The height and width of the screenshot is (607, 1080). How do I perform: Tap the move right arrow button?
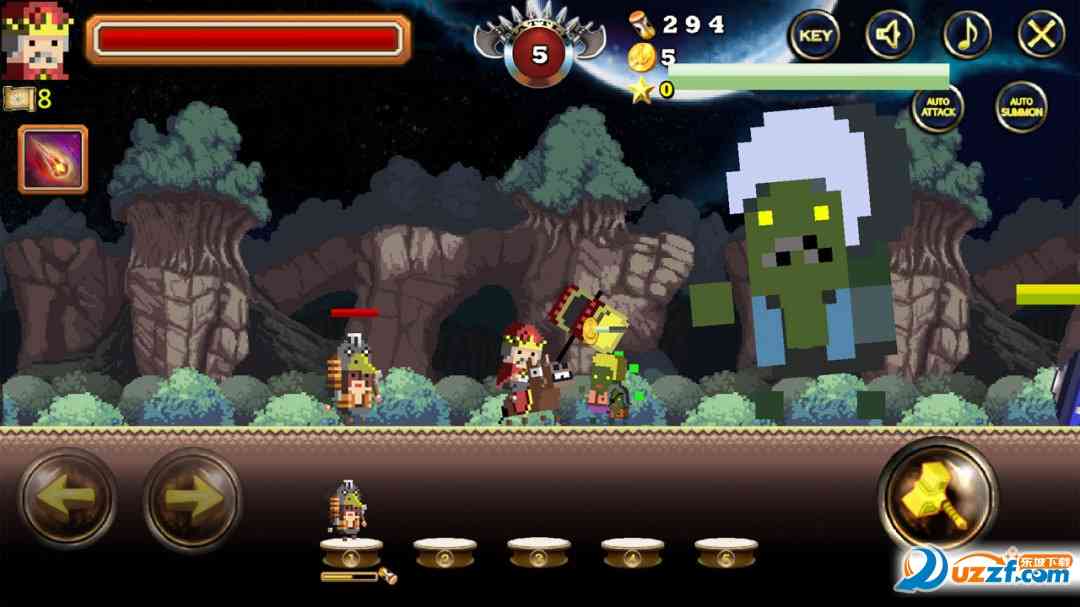point(192,497)
